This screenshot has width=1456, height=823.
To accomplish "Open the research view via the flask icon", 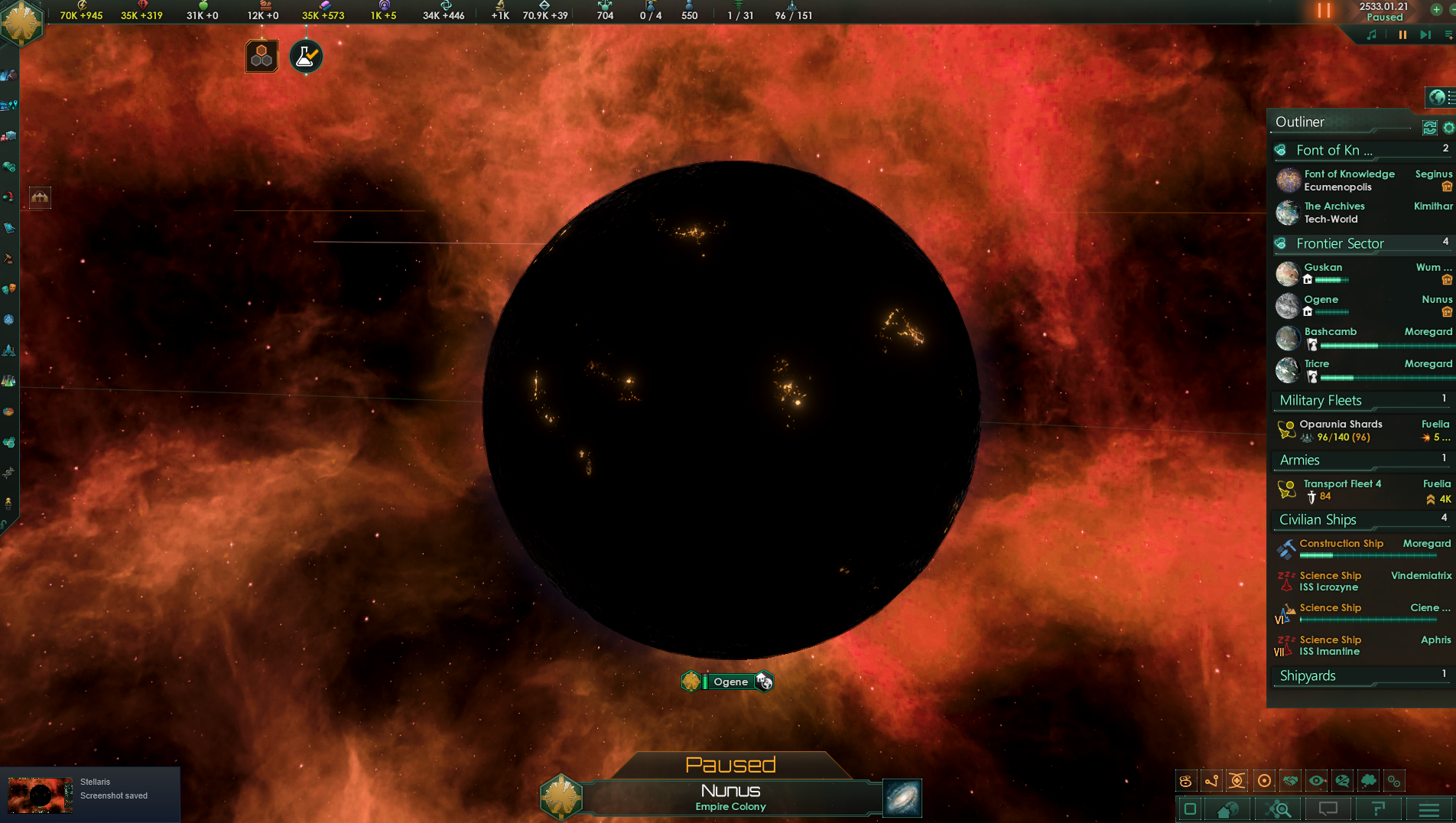I will click(x=304, y=56).
